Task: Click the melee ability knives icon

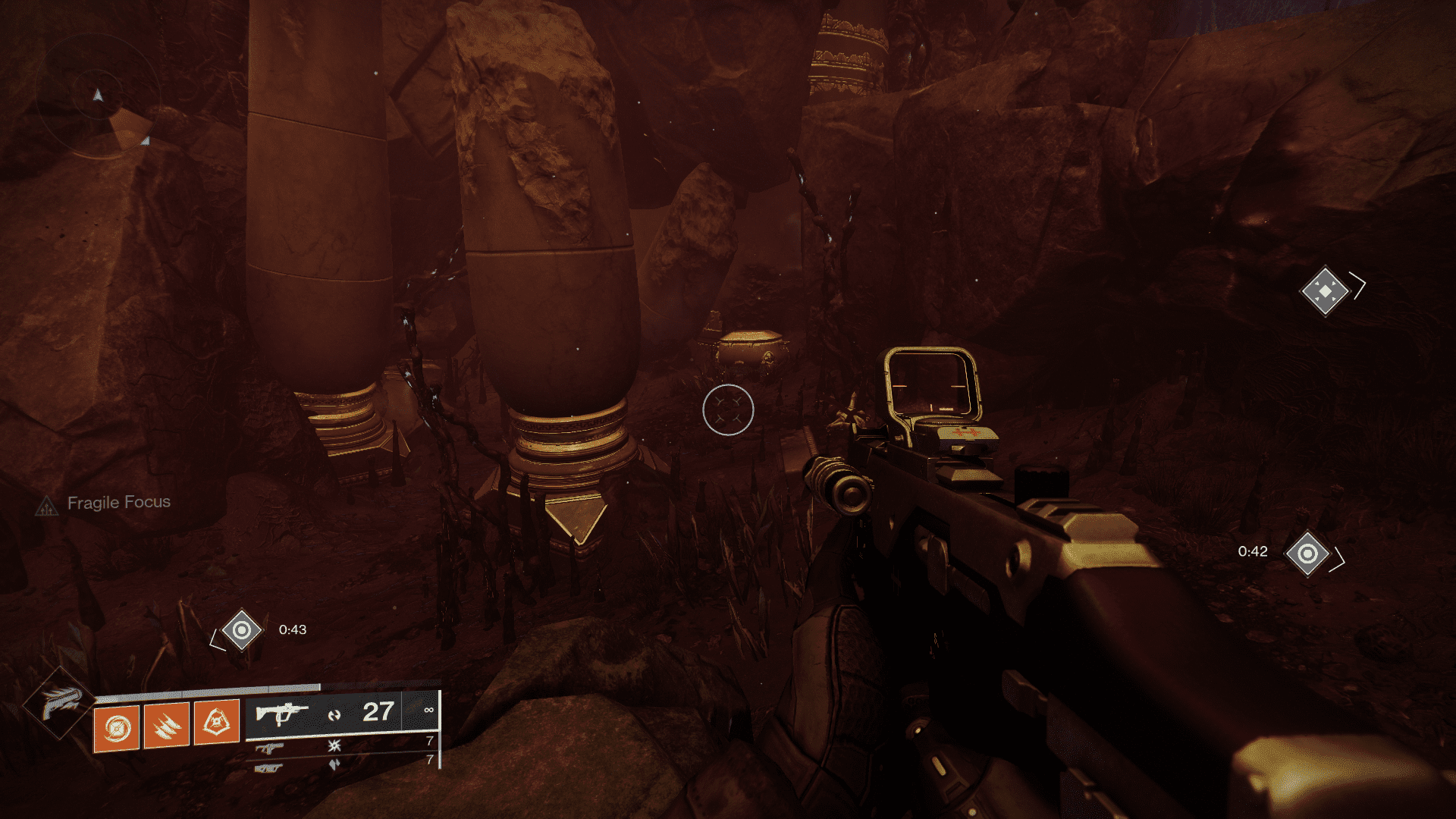Action: [x=165, y=726]
